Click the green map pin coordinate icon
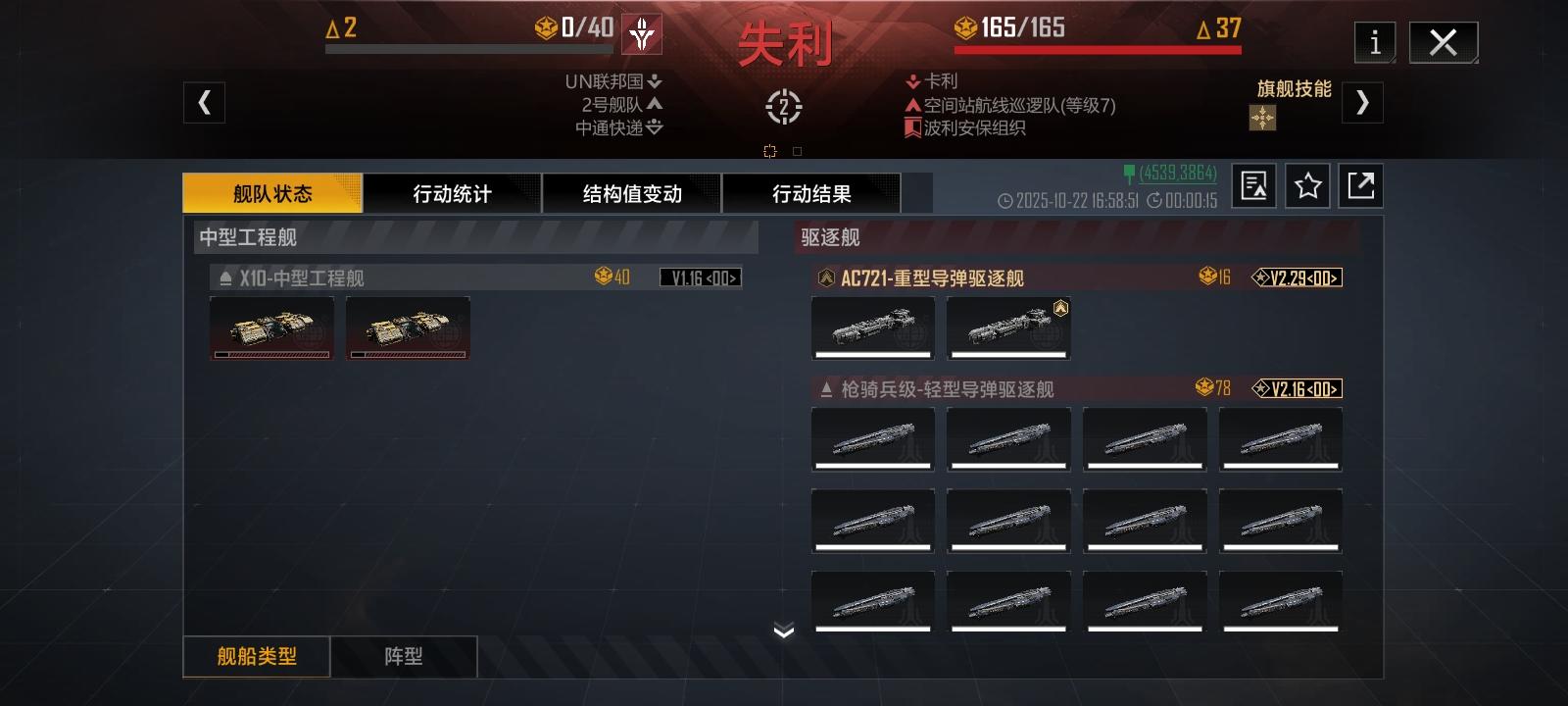This screenshot has height=706, width=1568. point(1129,174)
